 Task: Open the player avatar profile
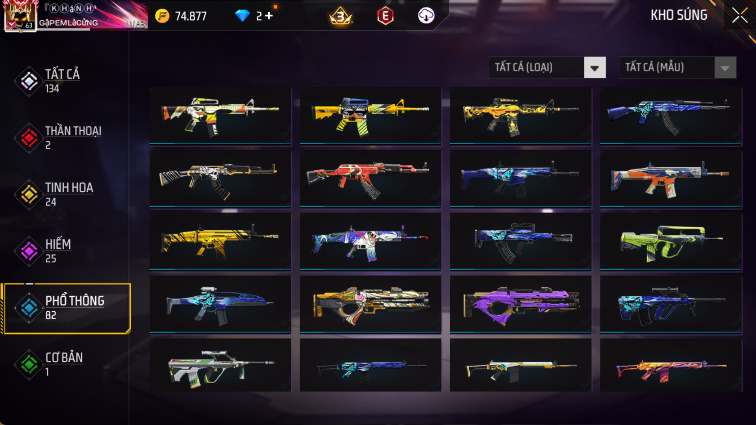(x=18, y=16)
